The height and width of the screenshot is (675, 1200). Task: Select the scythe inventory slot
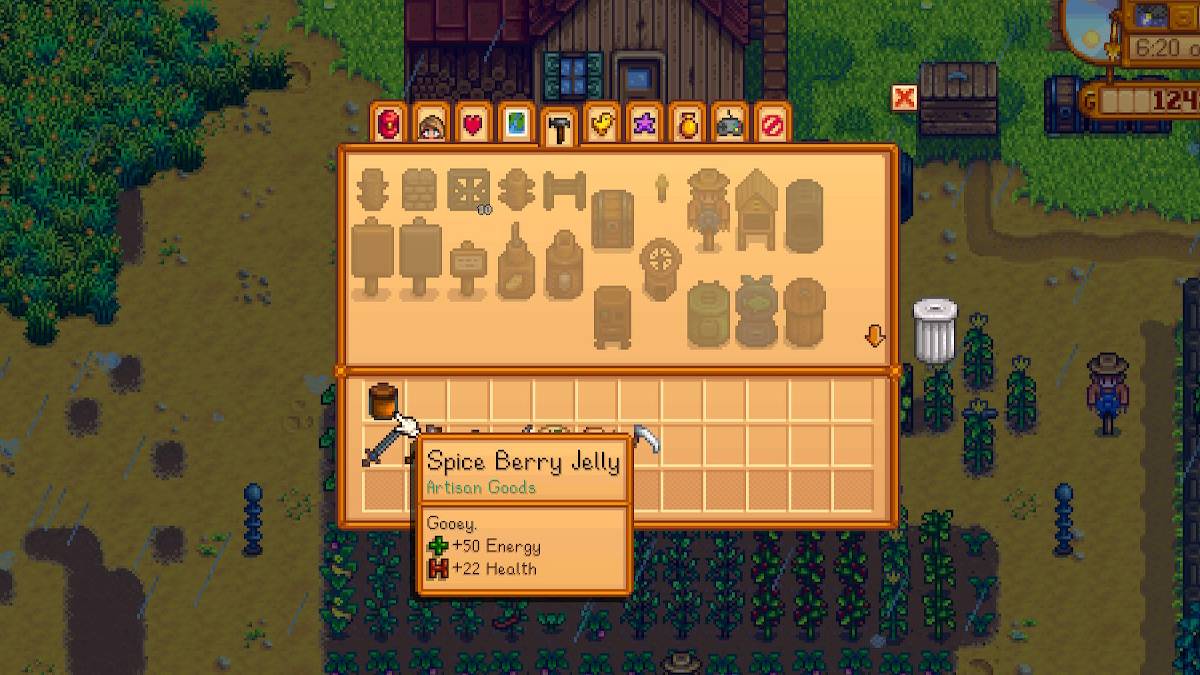[x=646, y=440]
